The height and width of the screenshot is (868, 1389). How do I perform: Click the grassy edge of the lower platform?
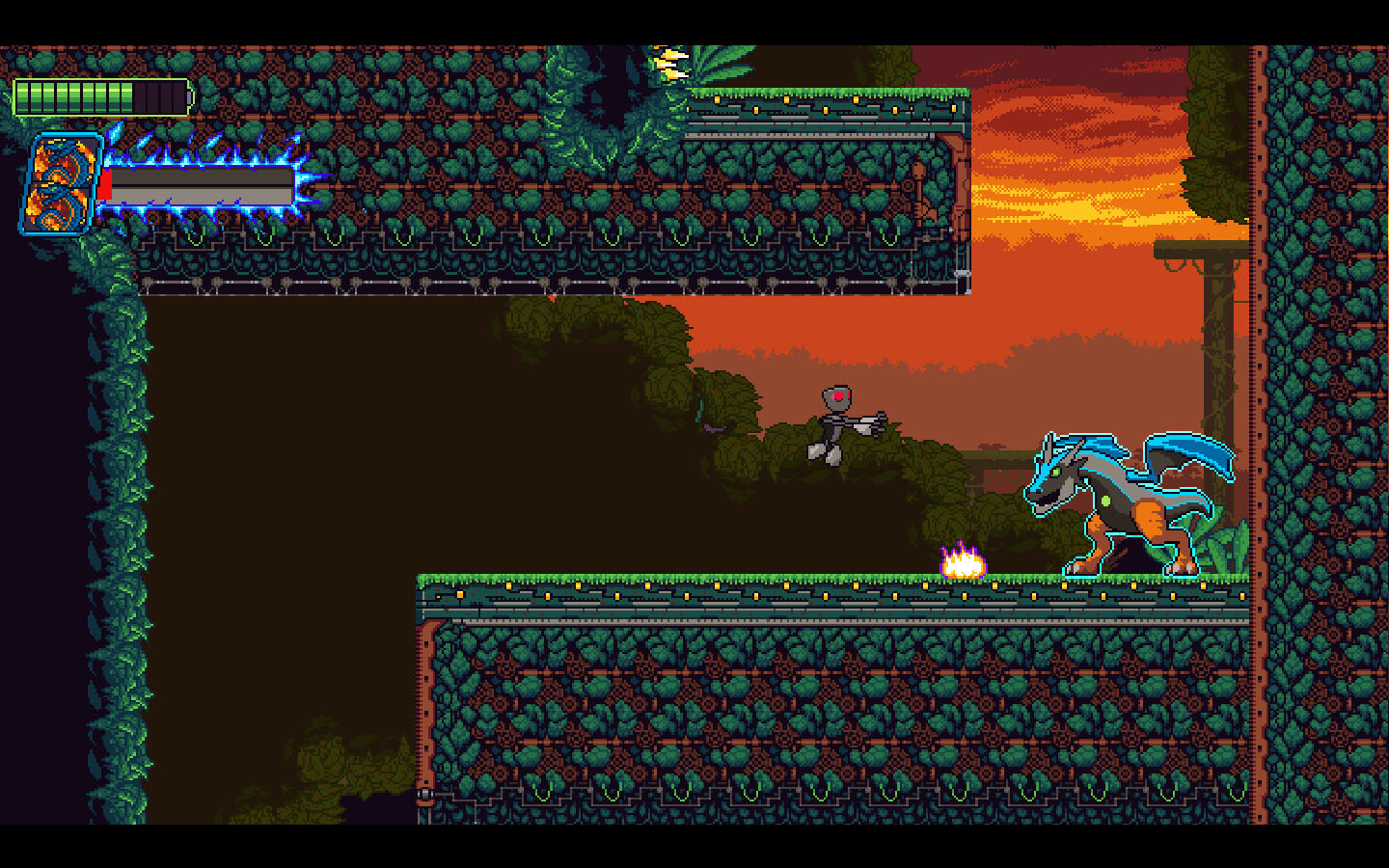tap(675, 576)
